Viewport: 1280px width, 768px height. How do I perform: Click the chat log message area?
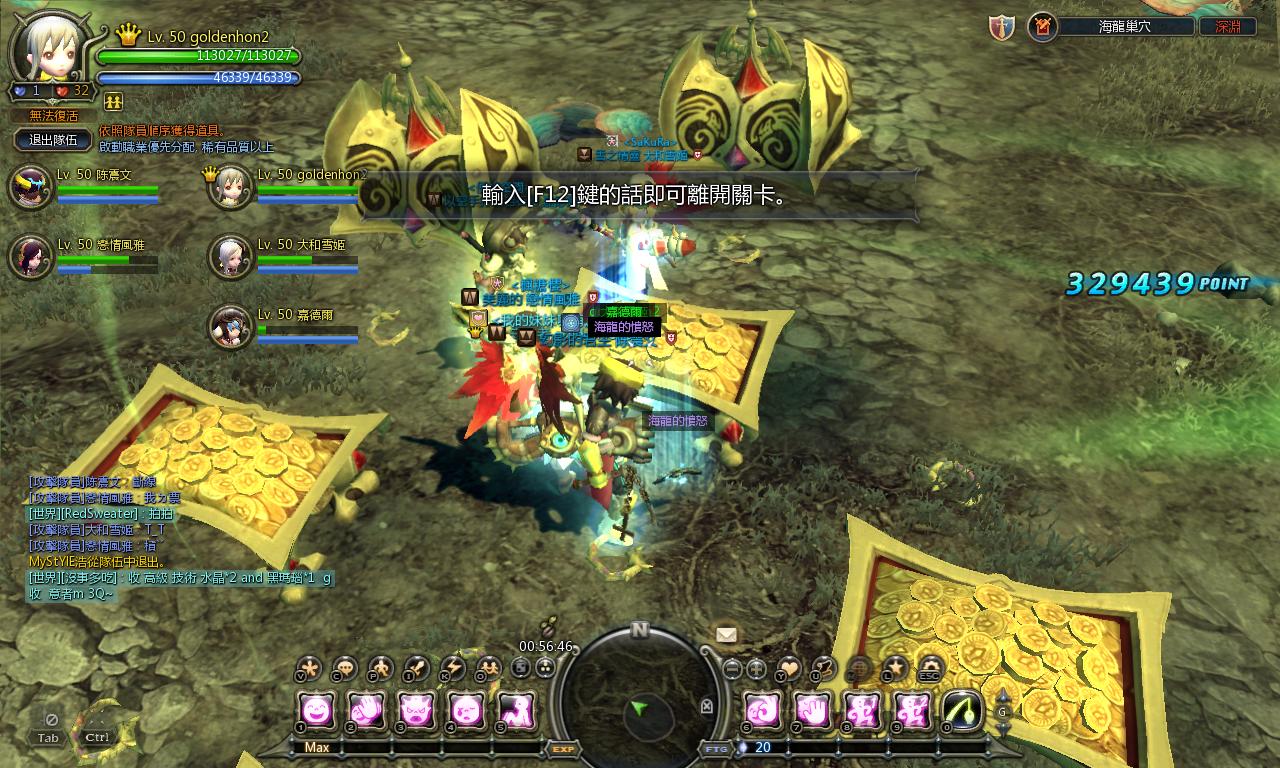point(180,538)
